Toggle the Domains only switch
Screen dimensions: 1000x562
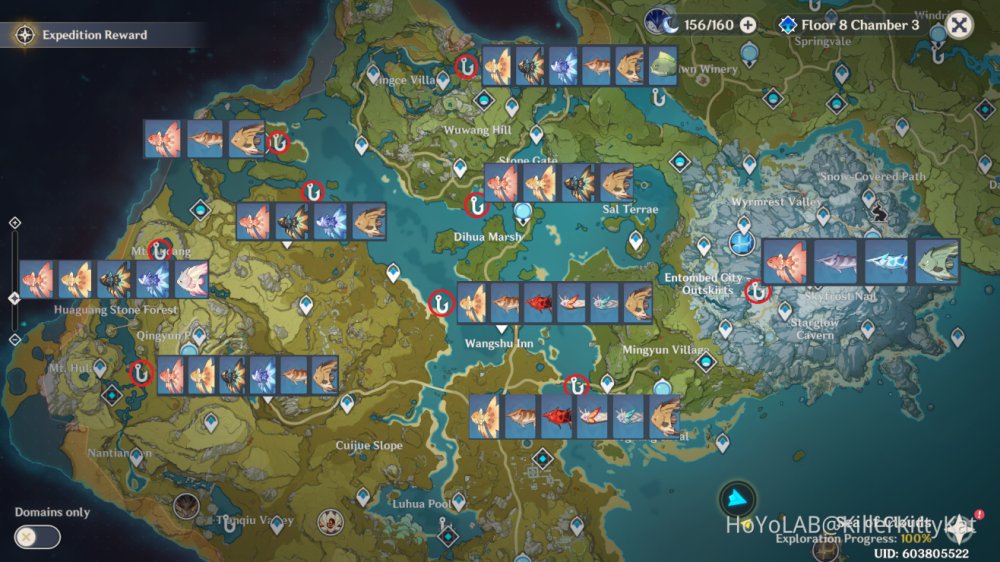coord(37,537)
